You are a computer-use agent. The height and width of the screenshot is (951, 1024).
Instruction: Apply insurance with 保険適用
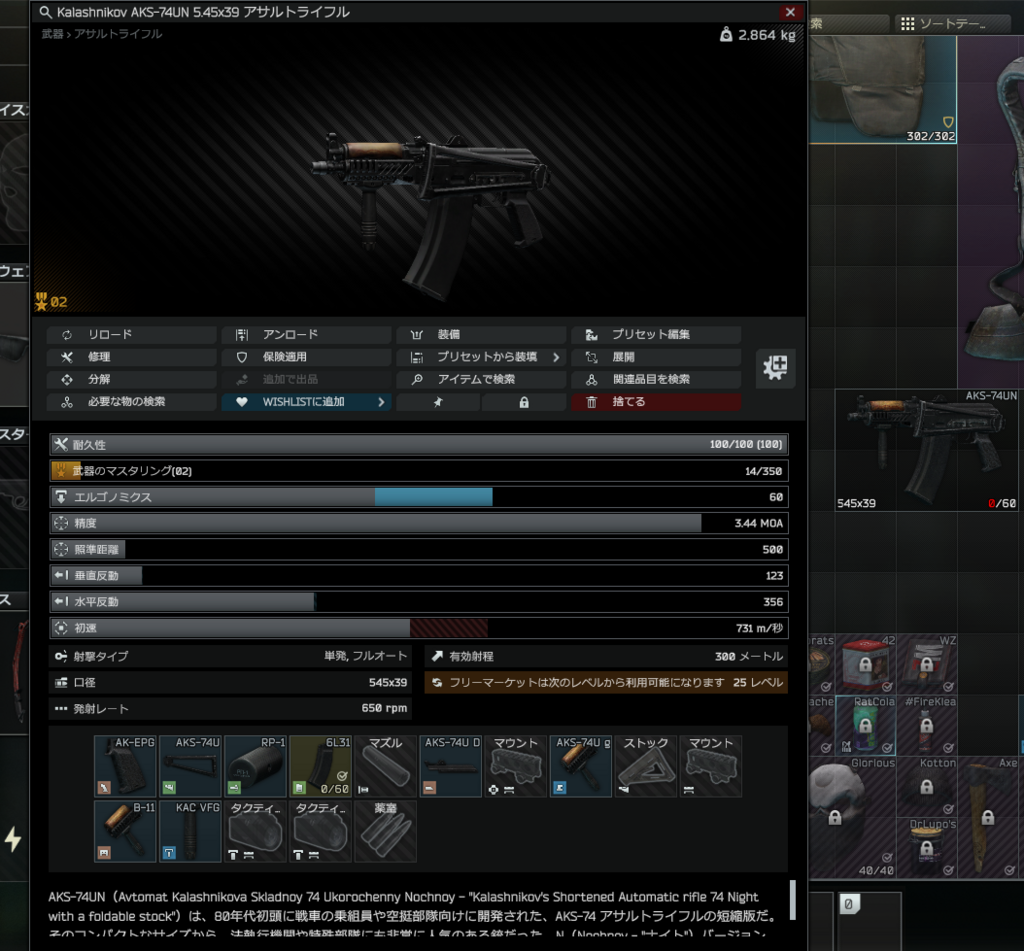point(305,357)
